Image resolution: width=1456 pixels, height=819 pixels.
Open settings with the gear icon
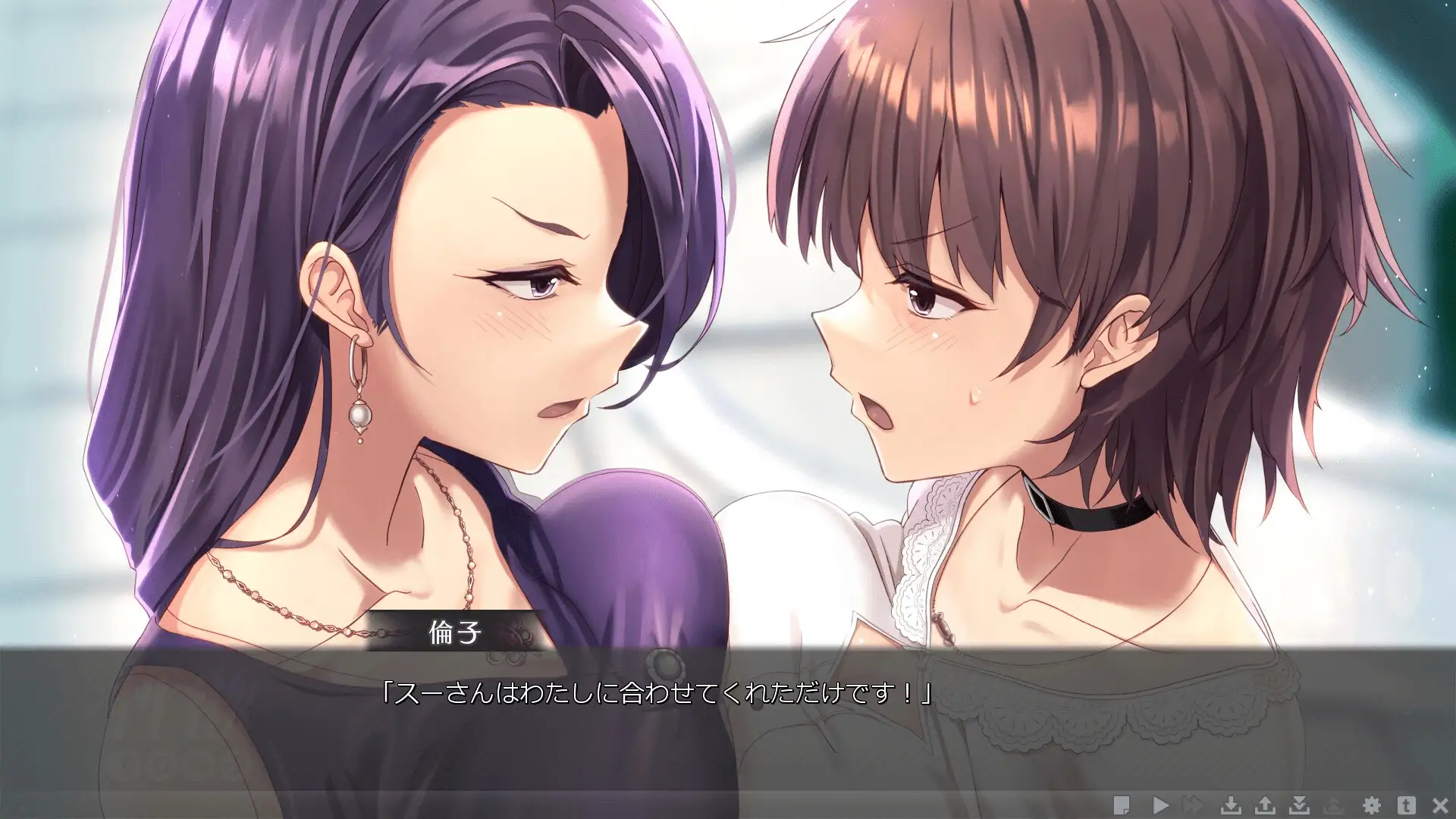coord(1371,805)
